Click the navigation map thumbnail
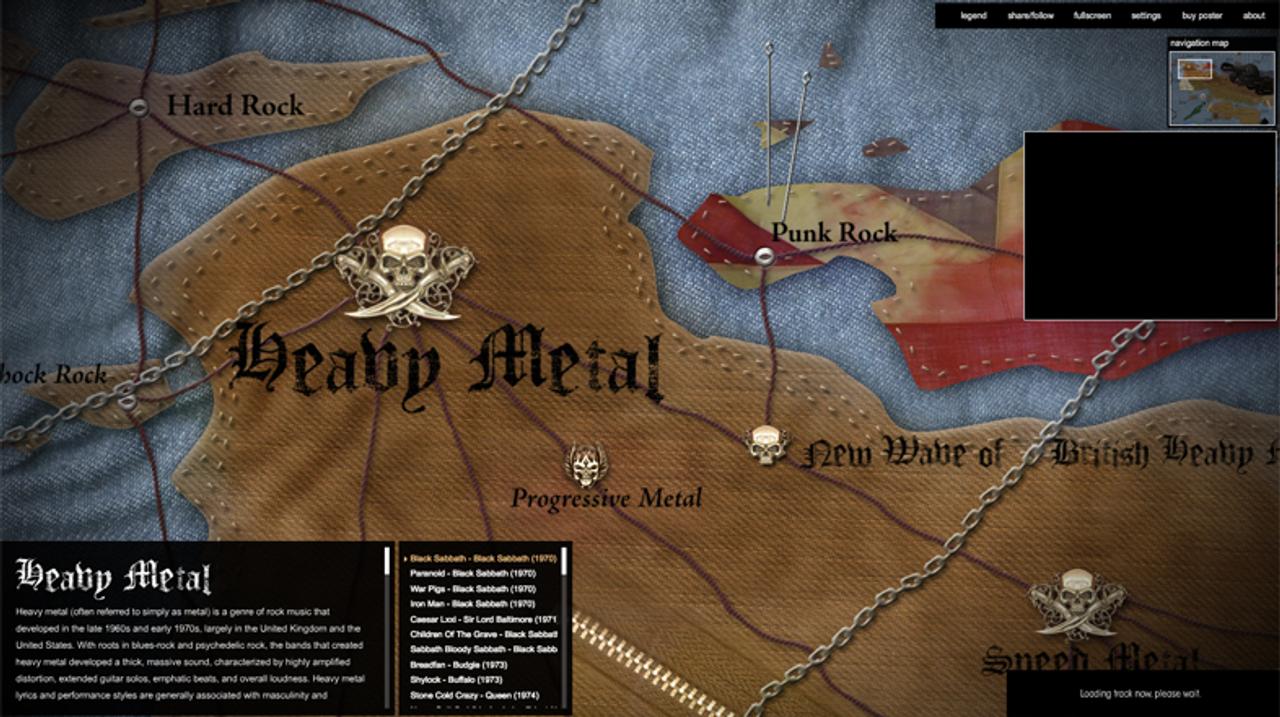Image resolution: width=1280 pixels, height=717 pixels. coord(1222,88)
